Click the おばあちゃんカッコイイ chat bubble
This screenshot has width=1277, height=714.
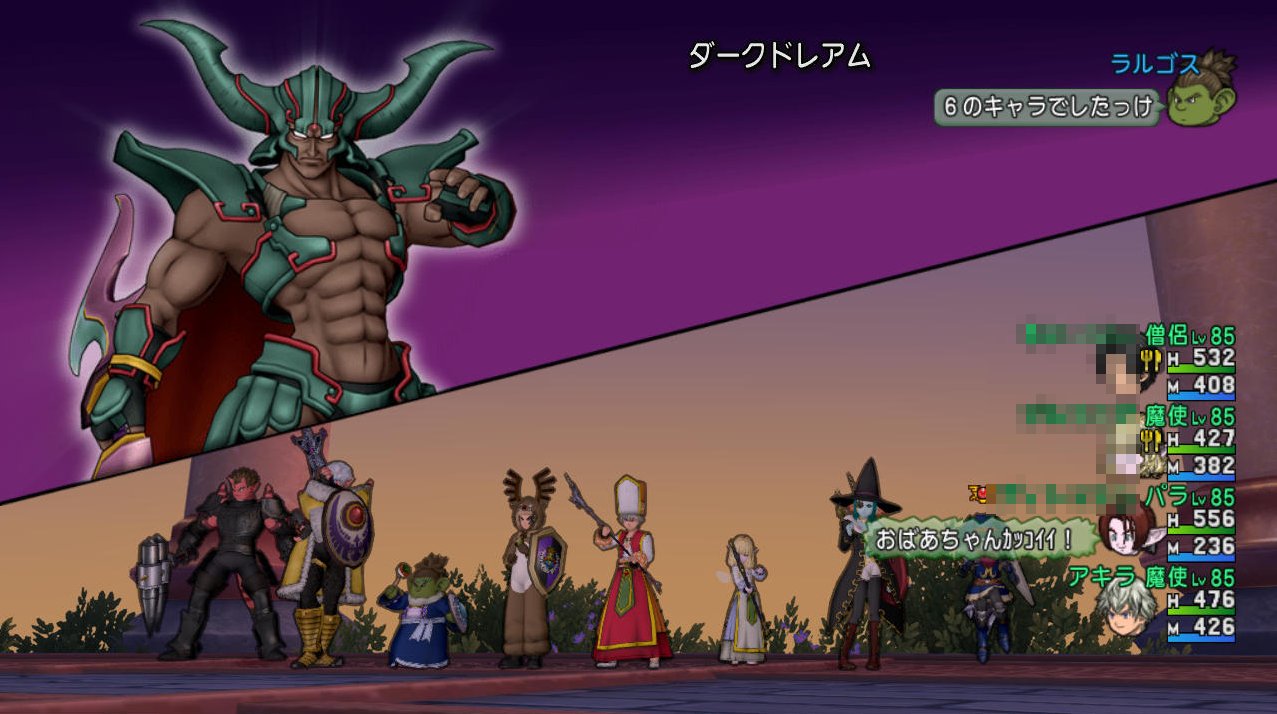[x=975, y=540]
